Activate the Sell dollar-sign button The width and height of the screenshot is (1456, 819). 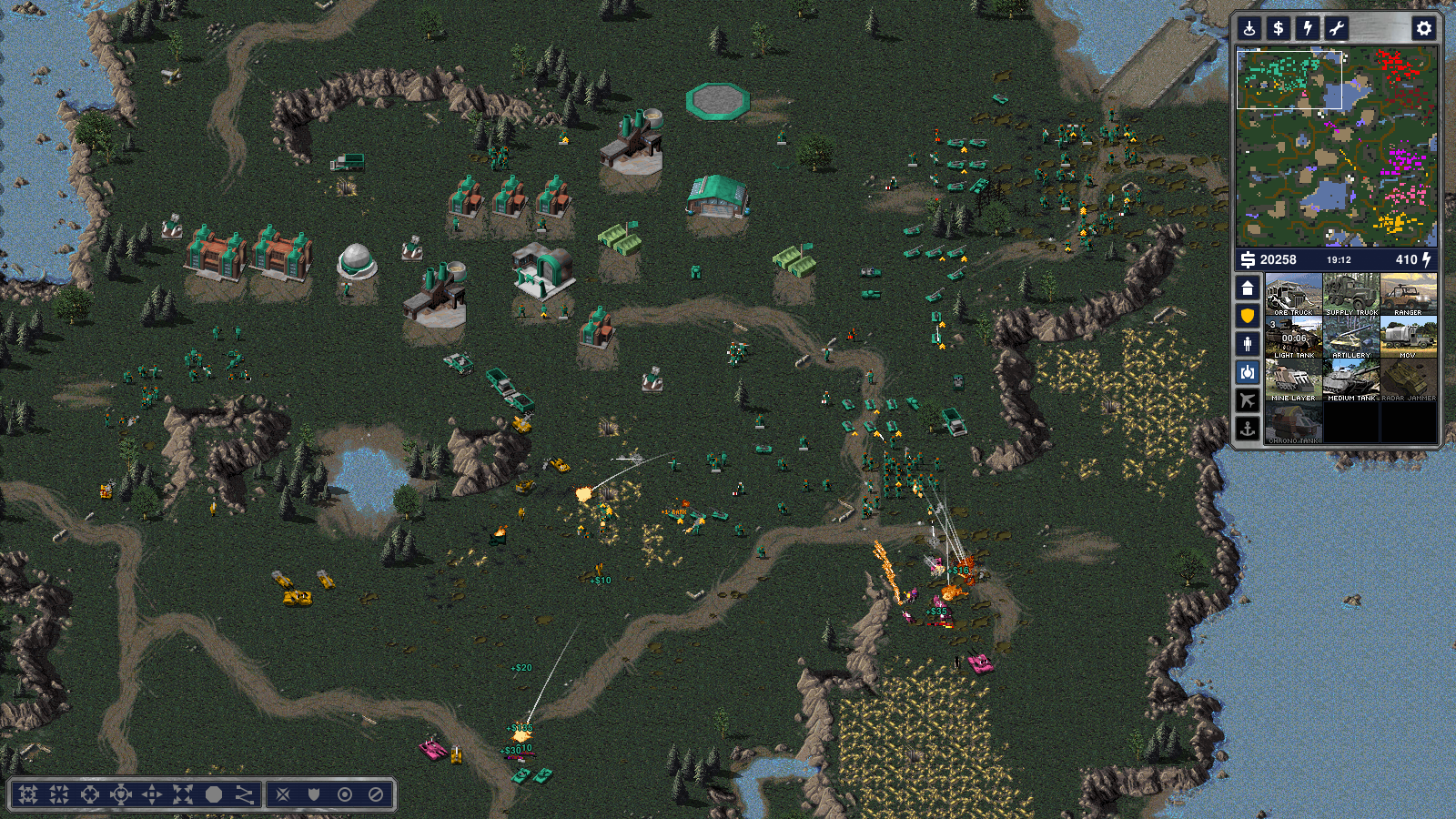click(x=1279, y=28)
